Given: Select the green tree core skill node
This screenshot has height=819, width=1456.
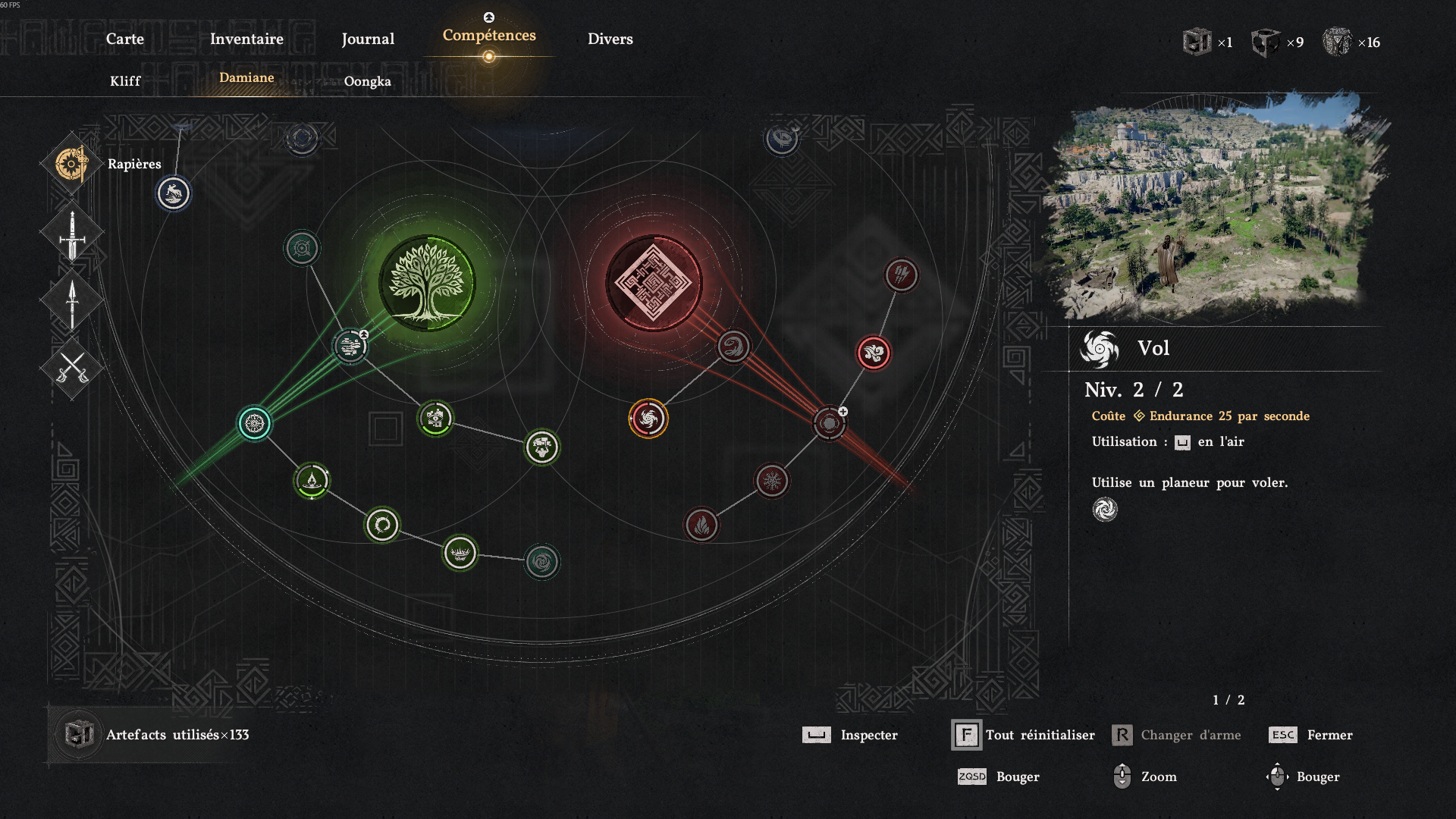Looking at the screenshot, I should point(427,283).
